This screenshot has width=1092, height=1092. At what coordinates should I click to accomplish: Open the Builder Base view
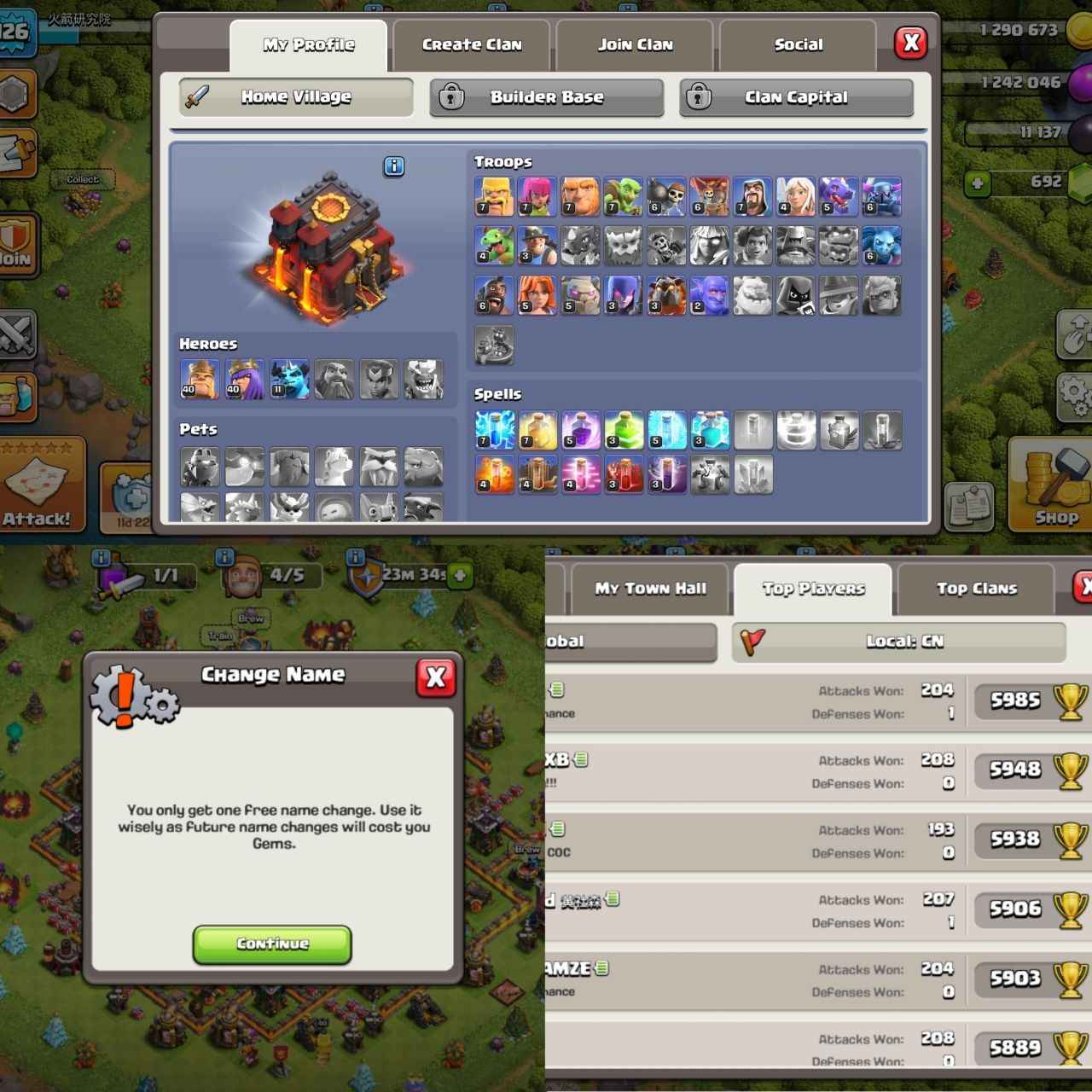tap(547, 97)
